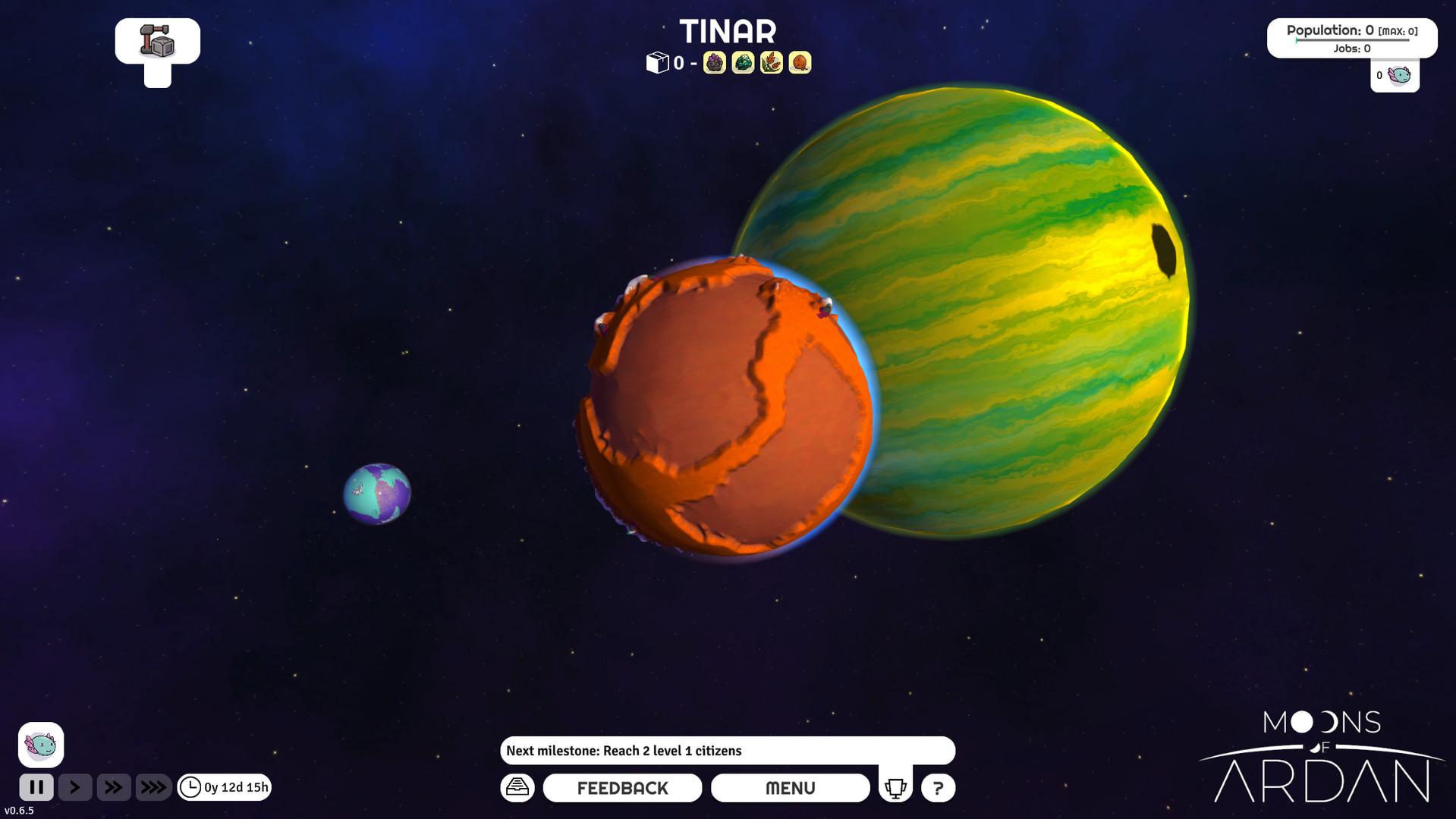Image resolution: width=1456 pixels, height=819 pixels.
Task: Open the Population and Jobs panel
Action: click(x=1351, y=38)
